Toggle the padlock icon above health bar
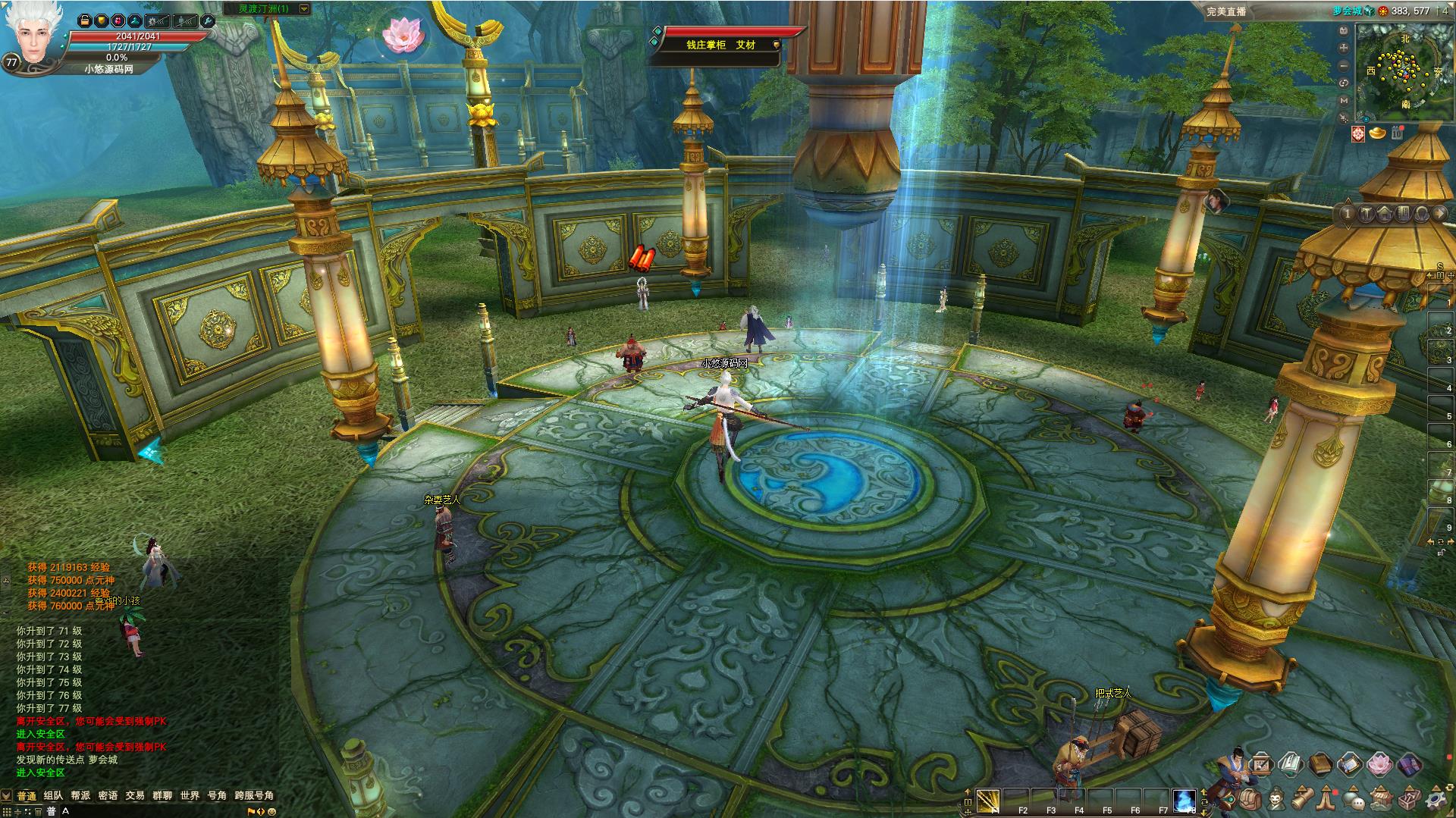 pyautogui.click(x=85, y=20)
